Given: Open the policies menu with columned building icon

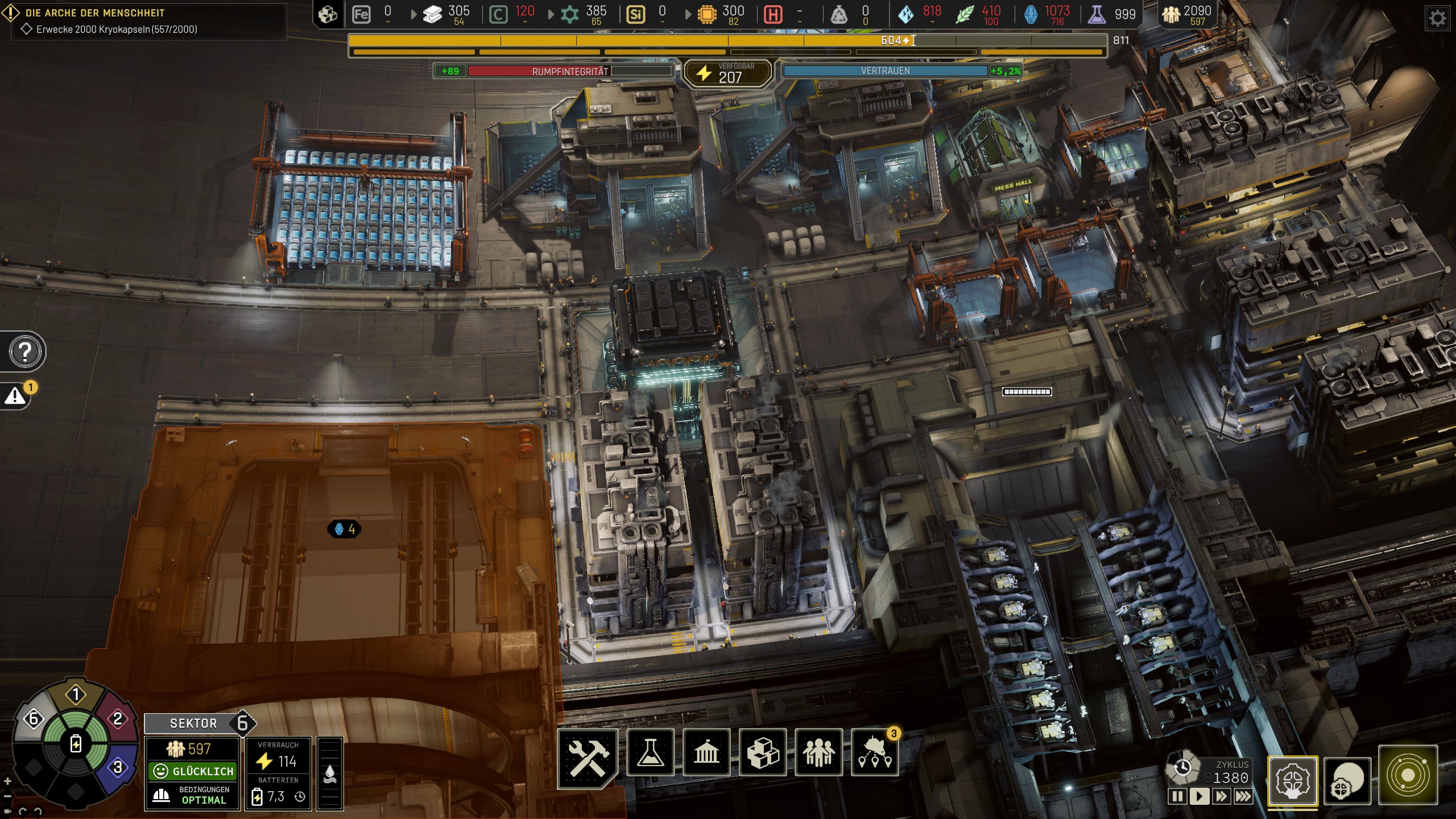Looking at the screenshot, I should tap(706, 752).
